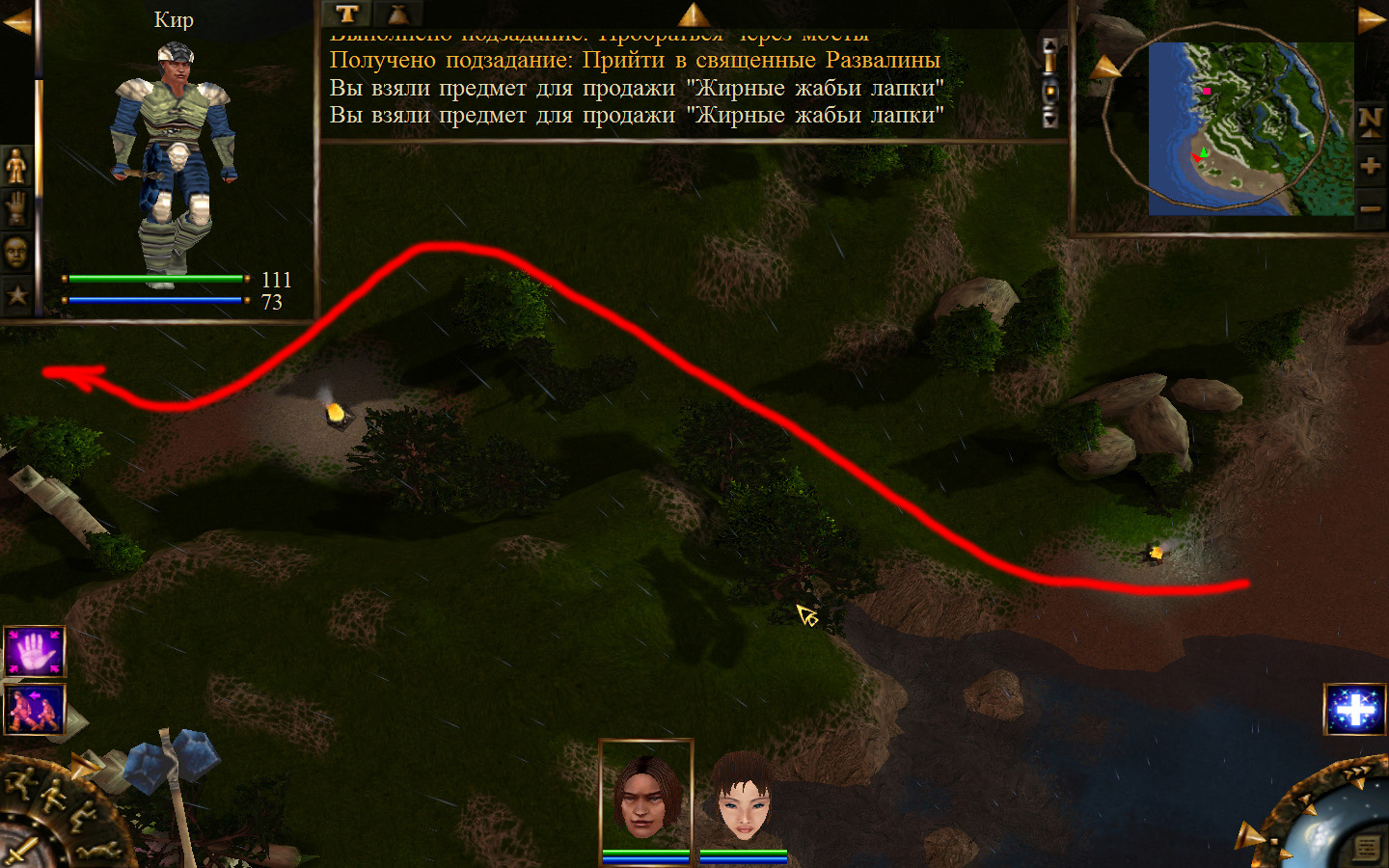Zoom out the minimap with the minus button

(1370, 208)
